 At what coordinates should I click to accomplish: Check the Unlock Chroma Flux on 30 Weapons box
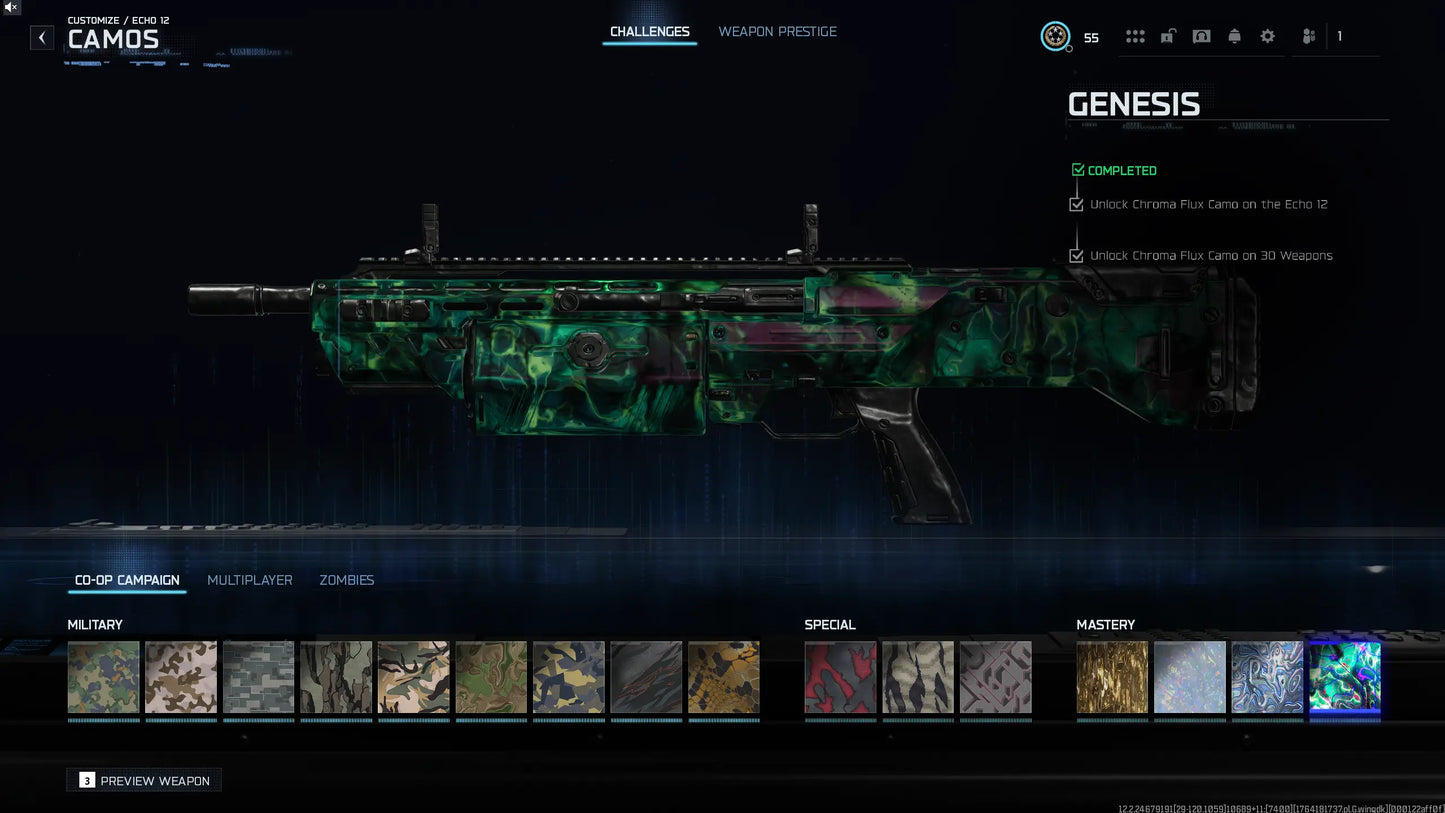point(1076,255)
